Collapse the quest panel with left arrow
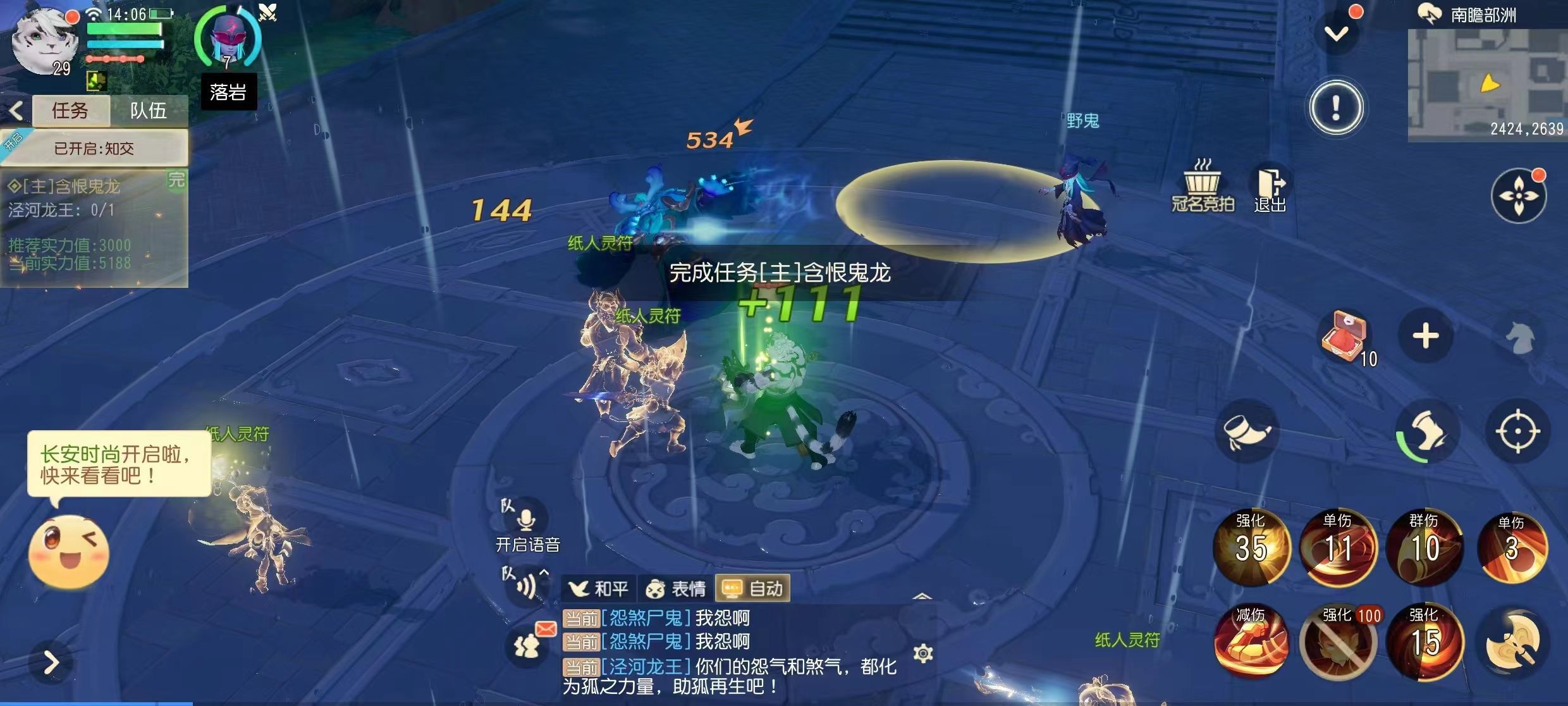 coord(16,111)
